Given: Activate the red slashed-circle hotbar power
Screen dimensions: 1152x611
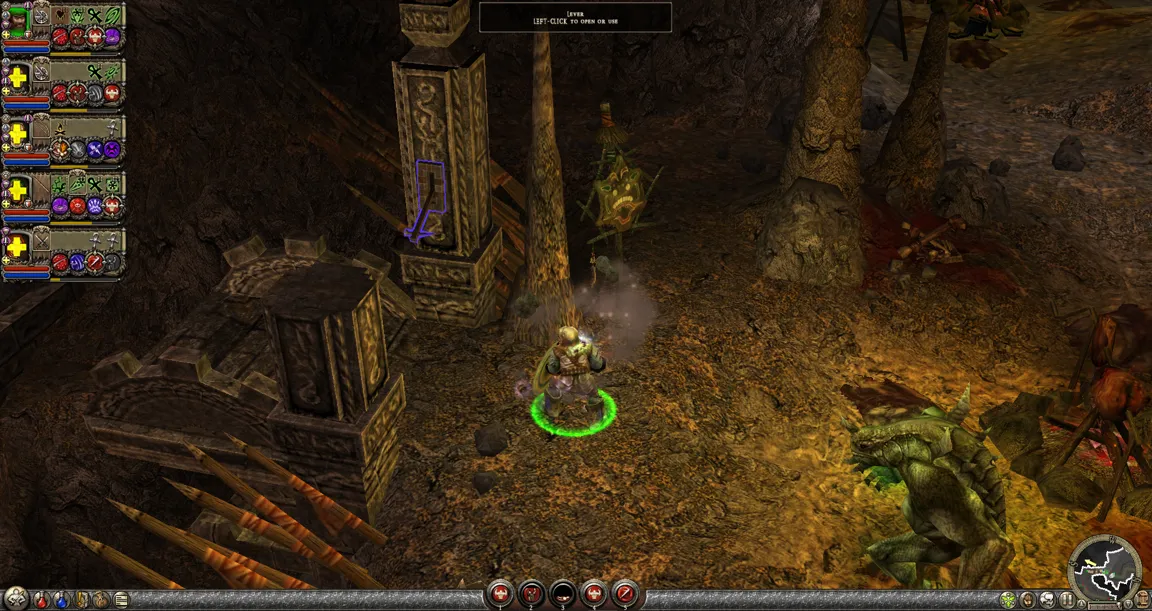Looking at the screenshot, I should click(x=625, y=594).
